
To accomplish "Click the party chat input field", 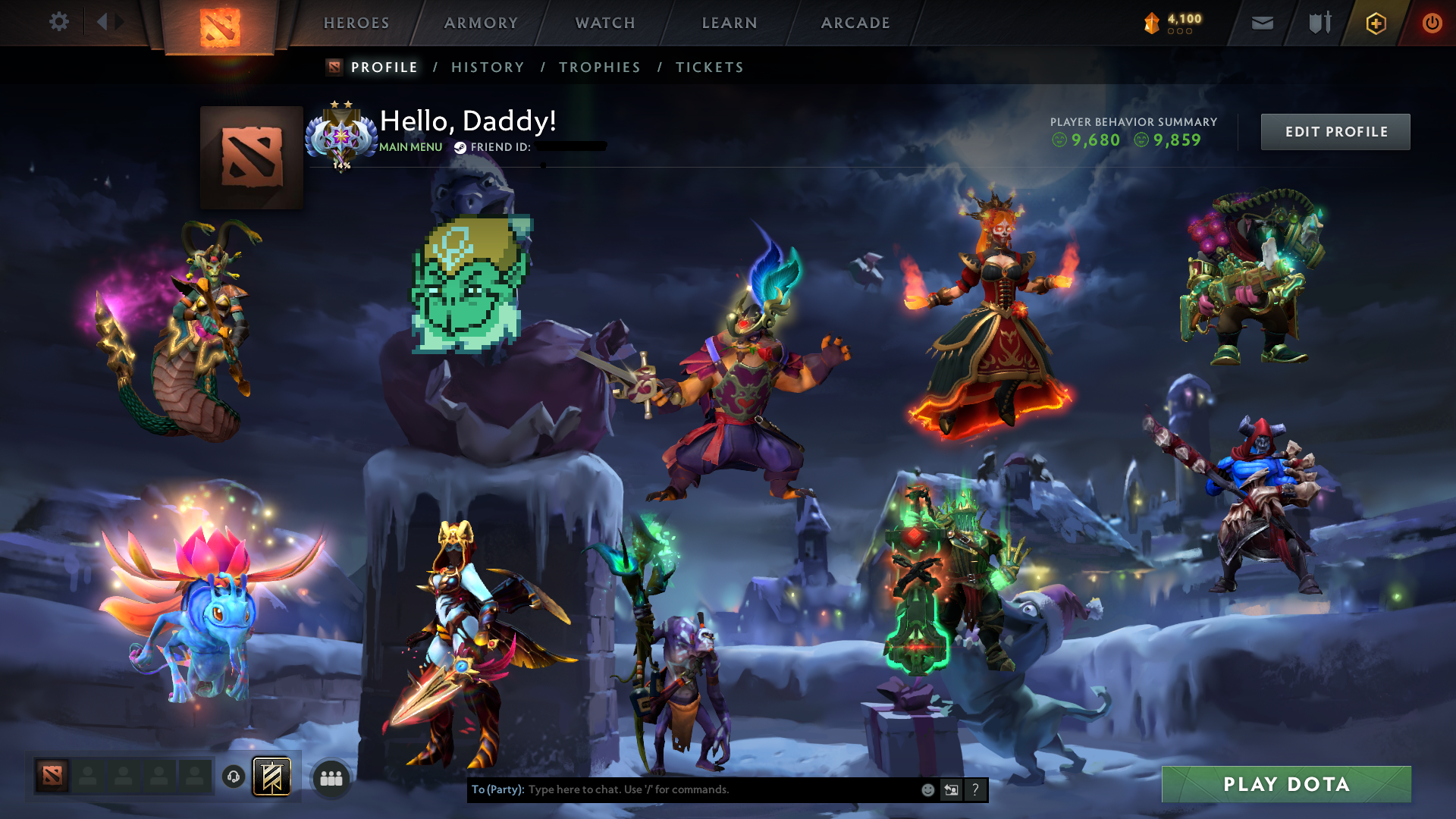I will click(x=682, y=789).
